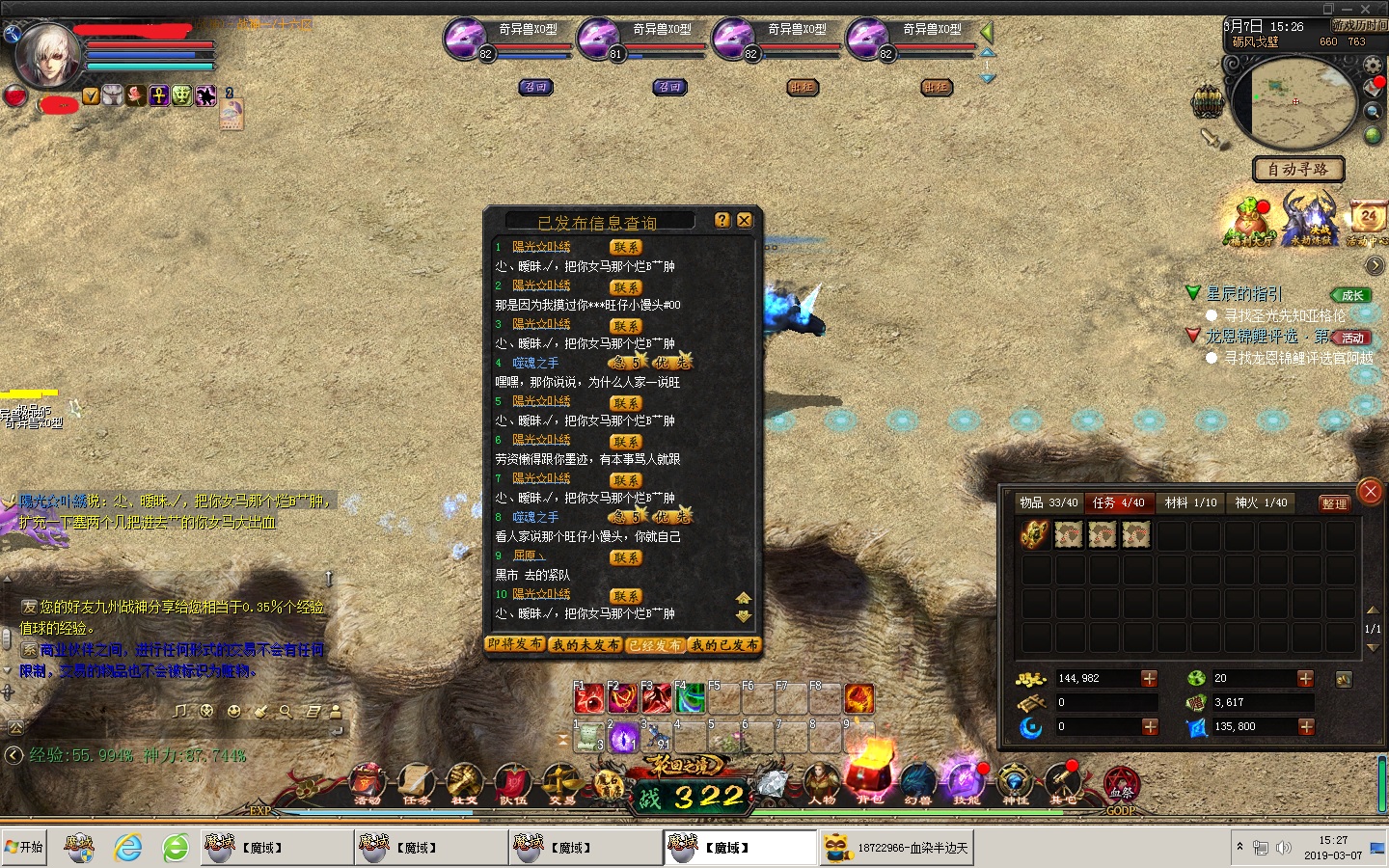Open the 材料 1/10 materials tab
The width and height of the screenshot is (1389, 868).
point(1190,502)
